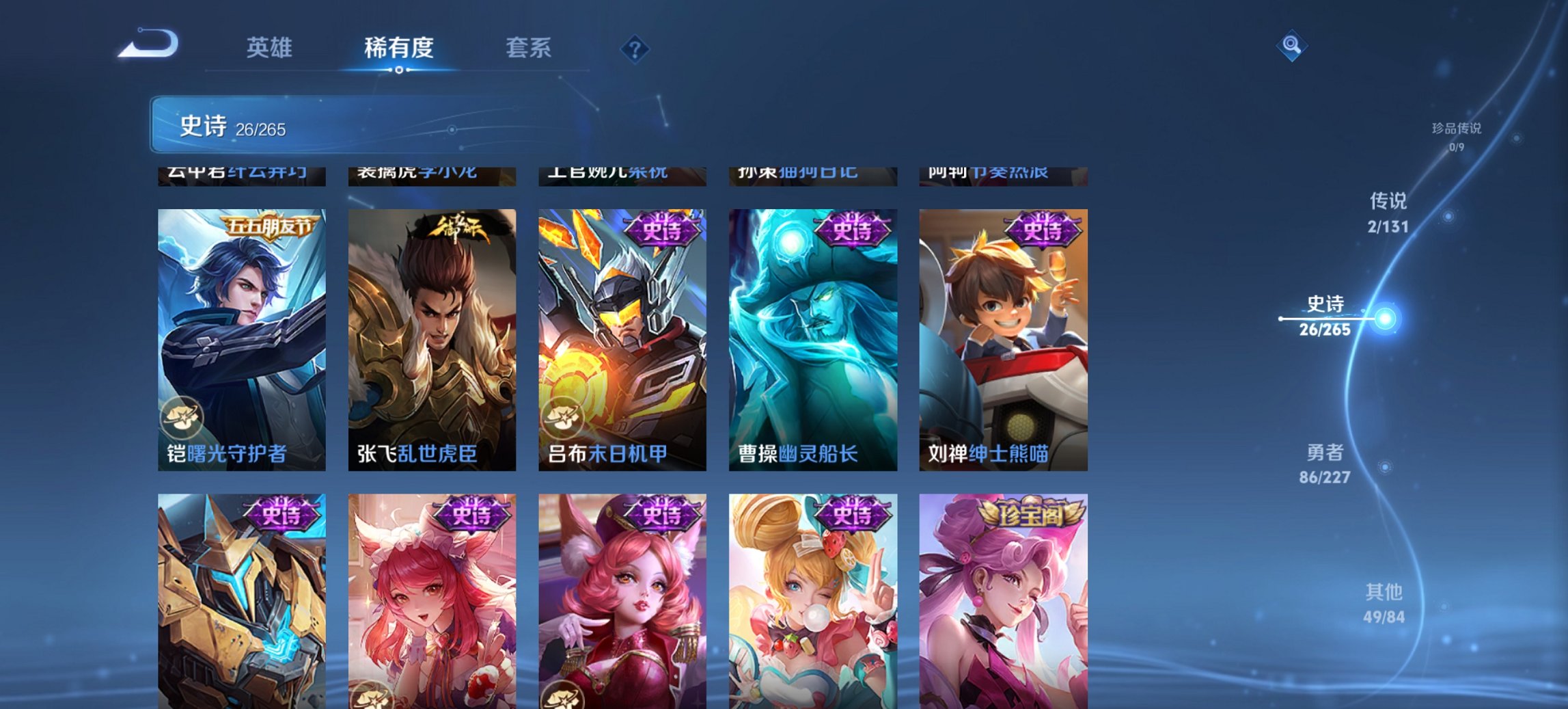Open the help question mark icon
This screenshot has height=709, width=1568.
[635, 49]
